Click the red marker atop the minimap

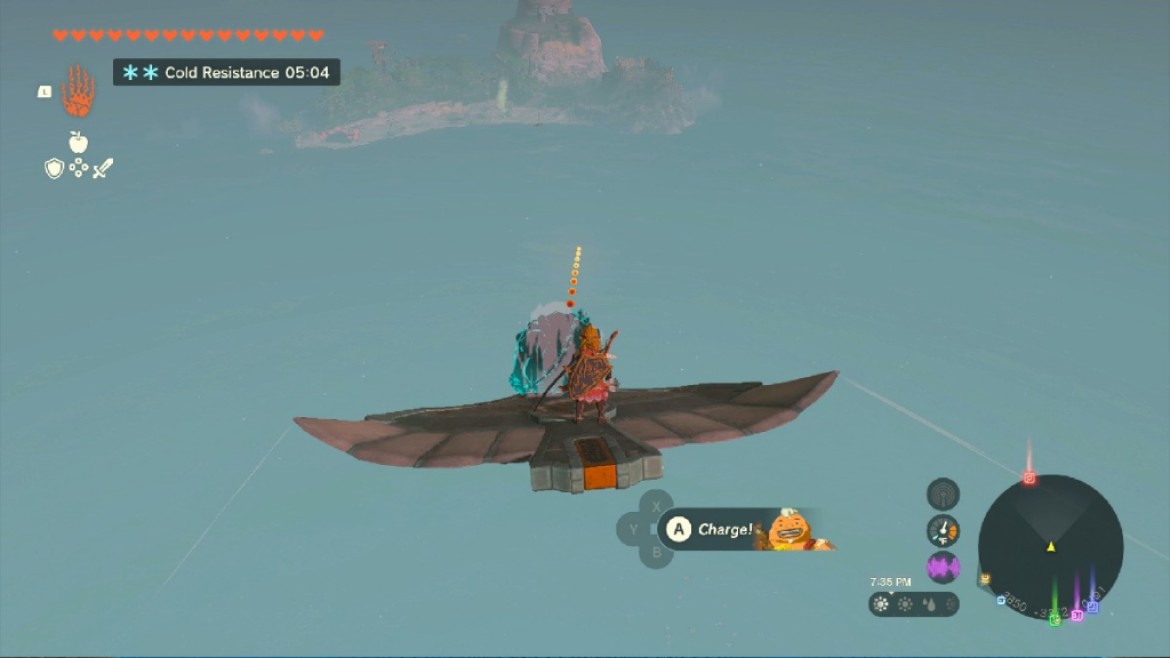[x=1029, y=478]
